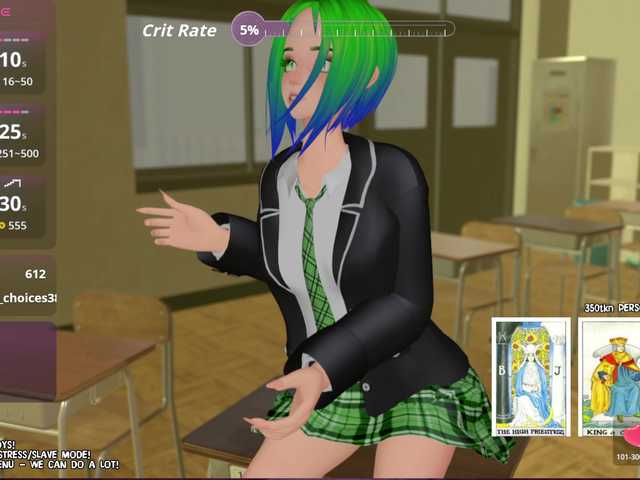
Task: Open the 612 choices panel
Action: 26,285
